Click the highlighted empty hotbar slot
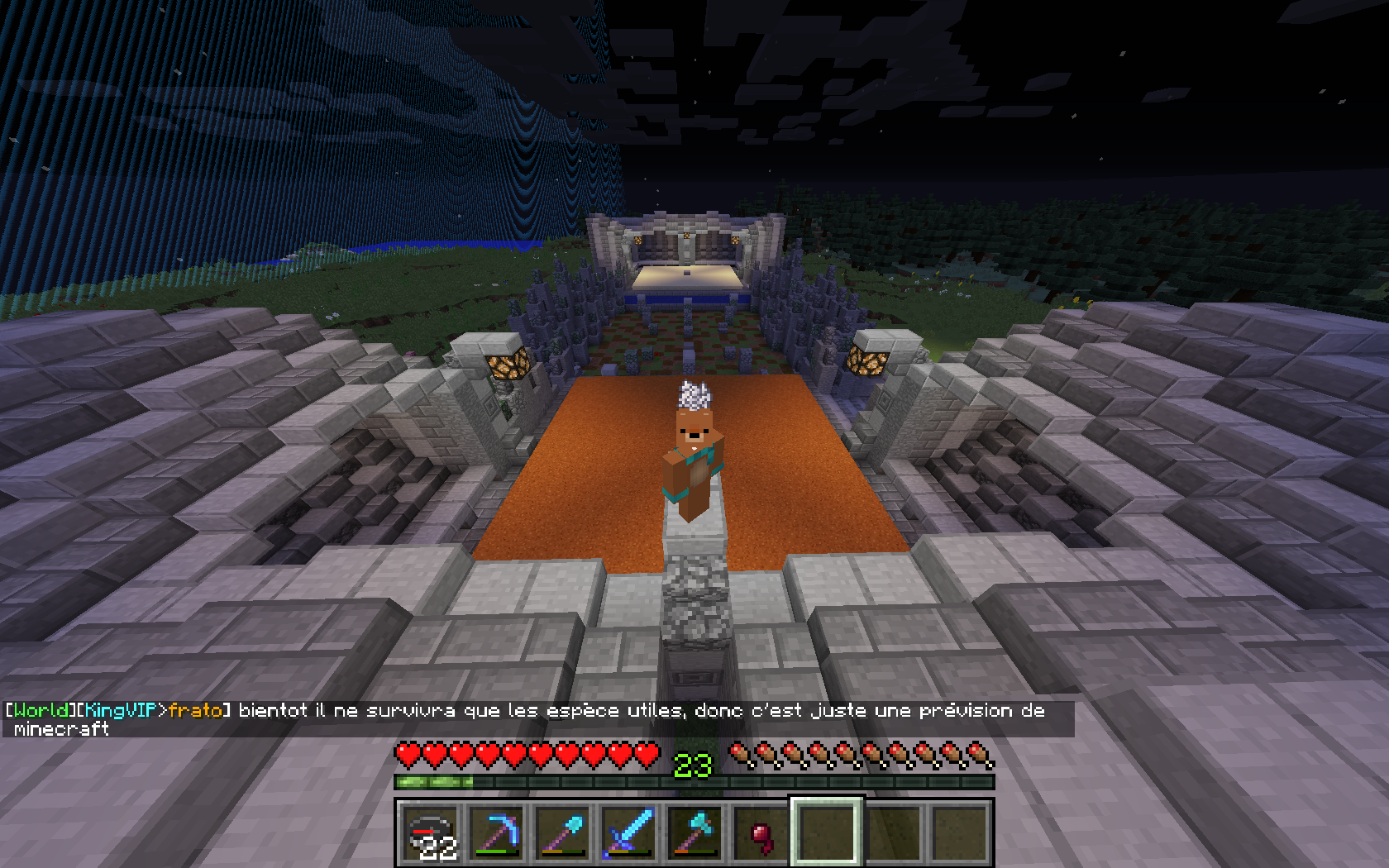 (x=828, y=833)
